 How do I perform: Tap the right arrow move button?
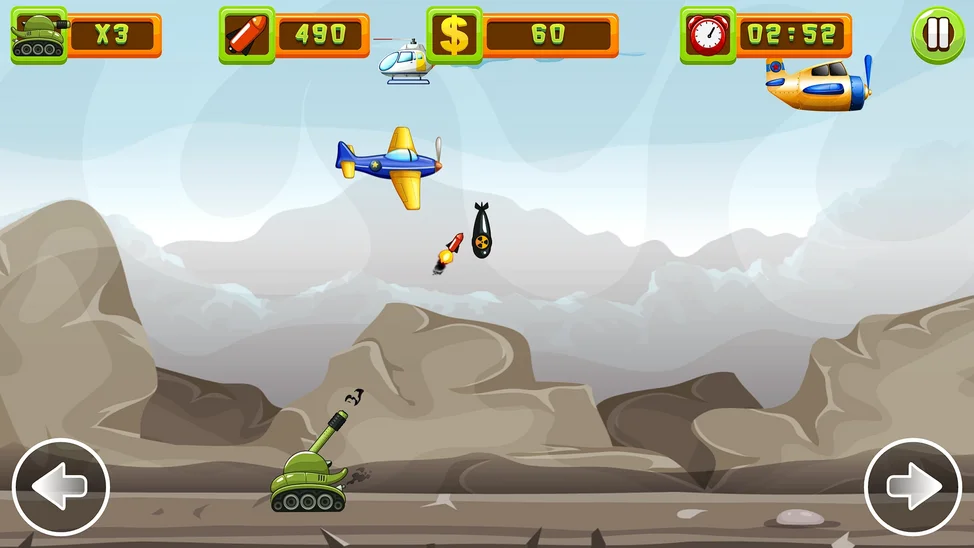(x=913, y=487)
